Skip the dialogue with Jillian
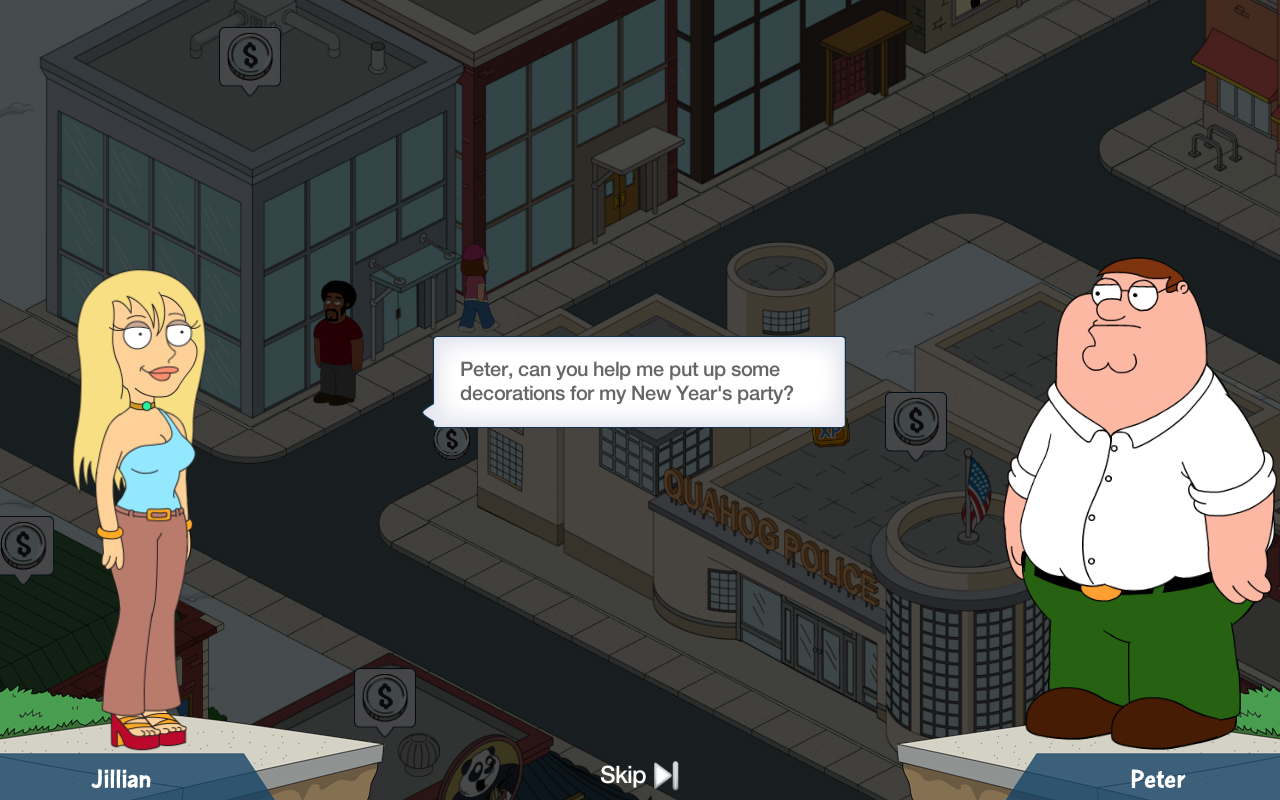This screenshot has width=1280, height=800. (x=640, y=775)
